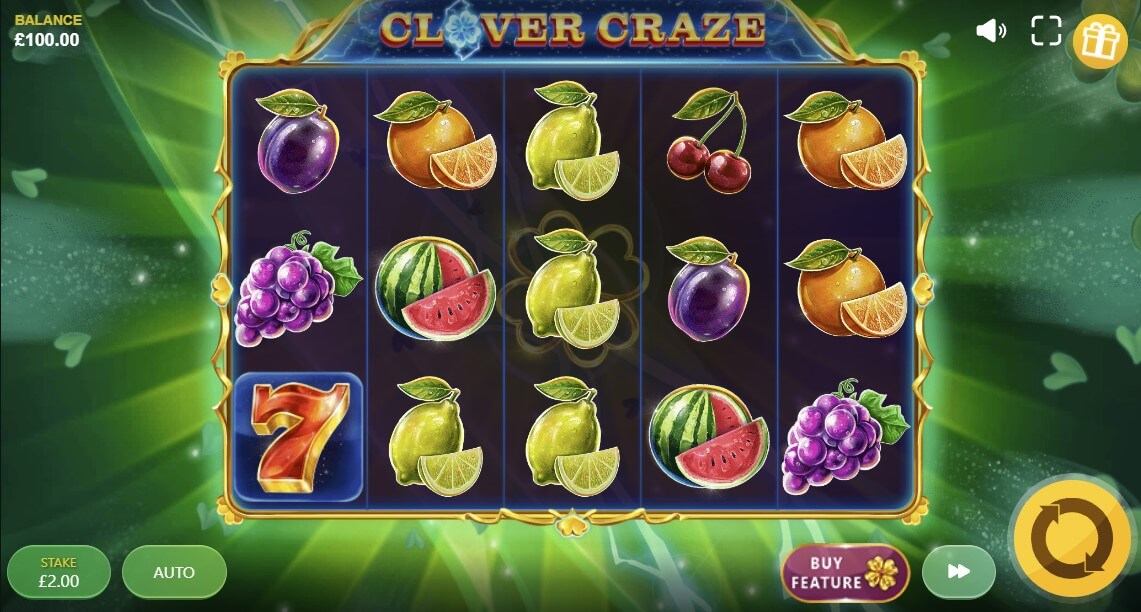Viewport: 1141px width, 612px height.
Task: Open the gift box rewards icon
Action: (x=1100, y=41)
